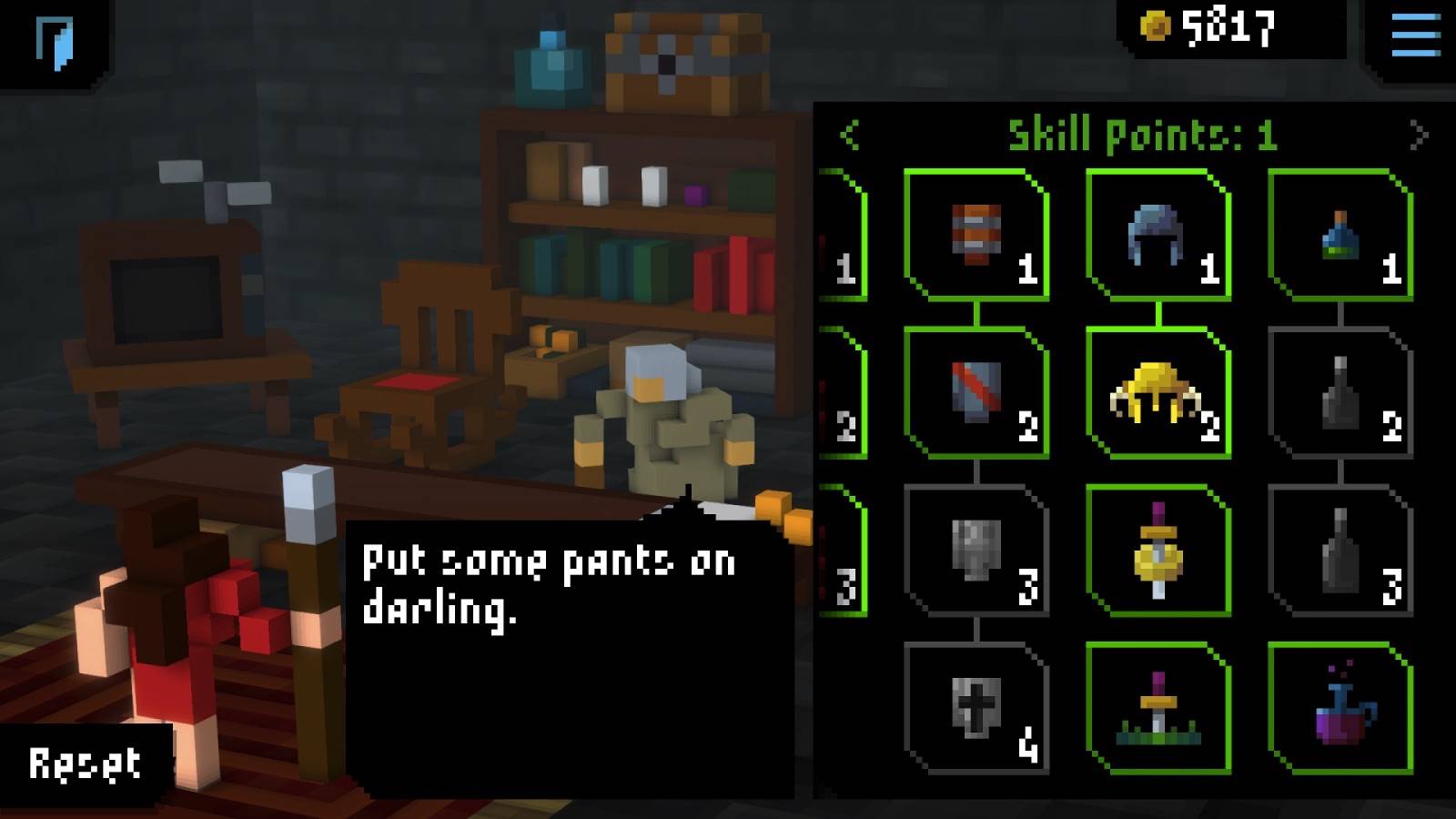
Task: Open the hamburger menu
Action: pos(1415,36)
